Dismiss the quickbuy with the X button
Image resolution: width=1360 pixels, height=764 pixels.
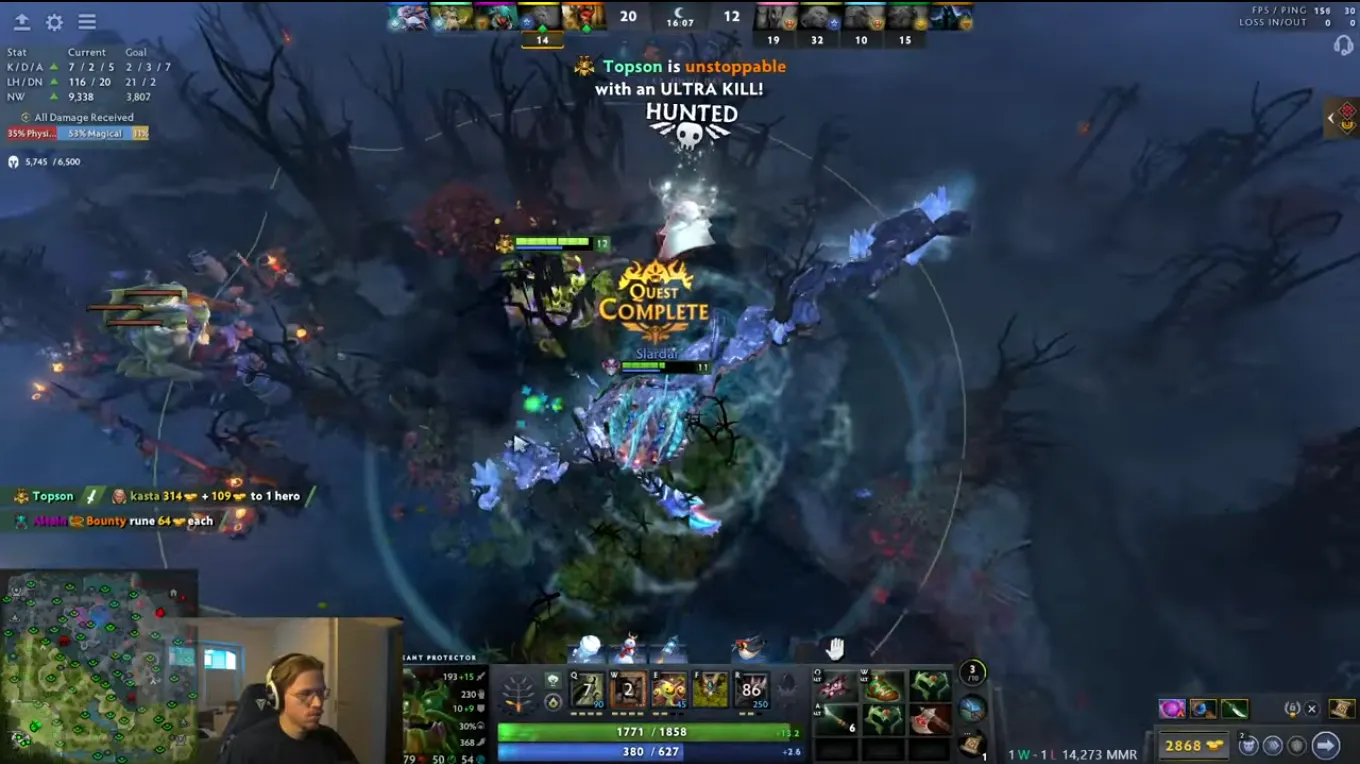[1312, 709]
